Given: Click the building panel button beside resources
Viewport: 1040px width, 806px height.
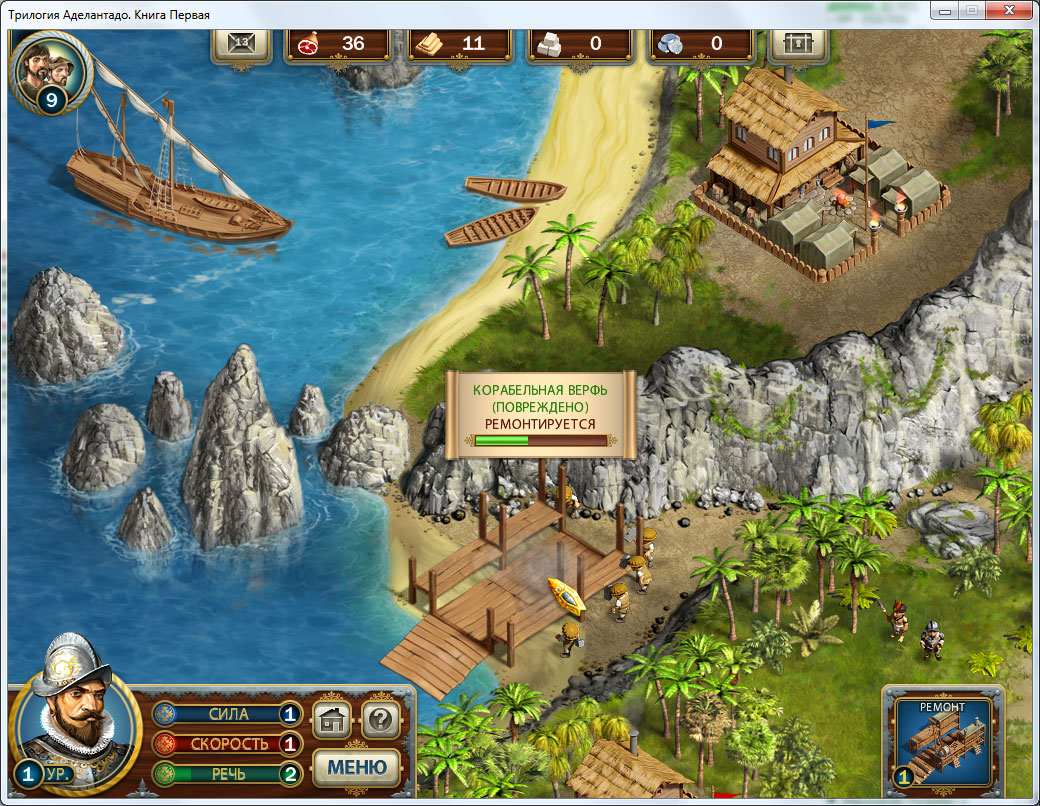Looking at the screenshot, I should pyautogui.click(x=797, y=44).
